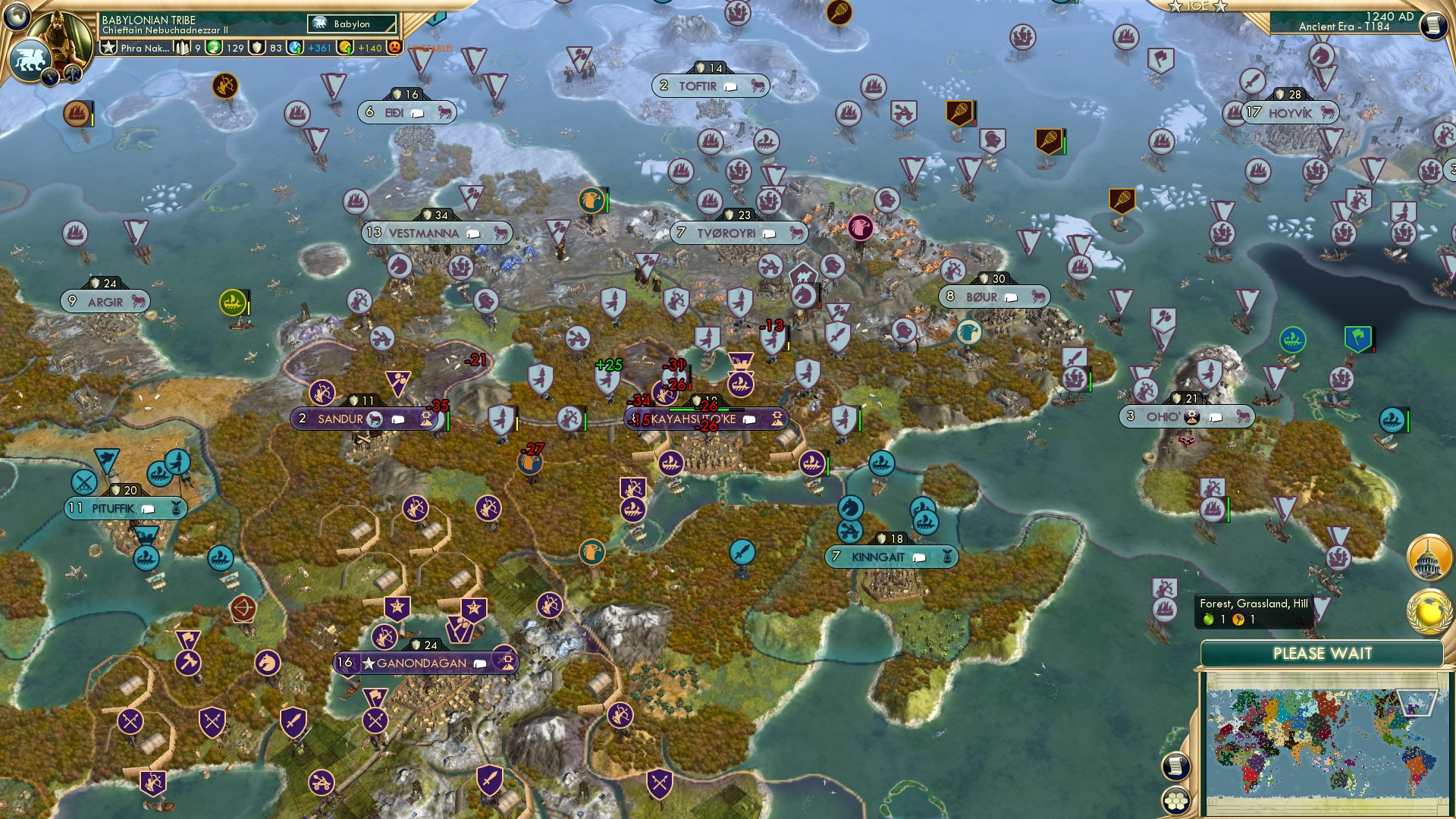This screenshot has height=819, width=1456.
Task: Expand the truncated Phra Nak notification
Action: coord(144,49)
